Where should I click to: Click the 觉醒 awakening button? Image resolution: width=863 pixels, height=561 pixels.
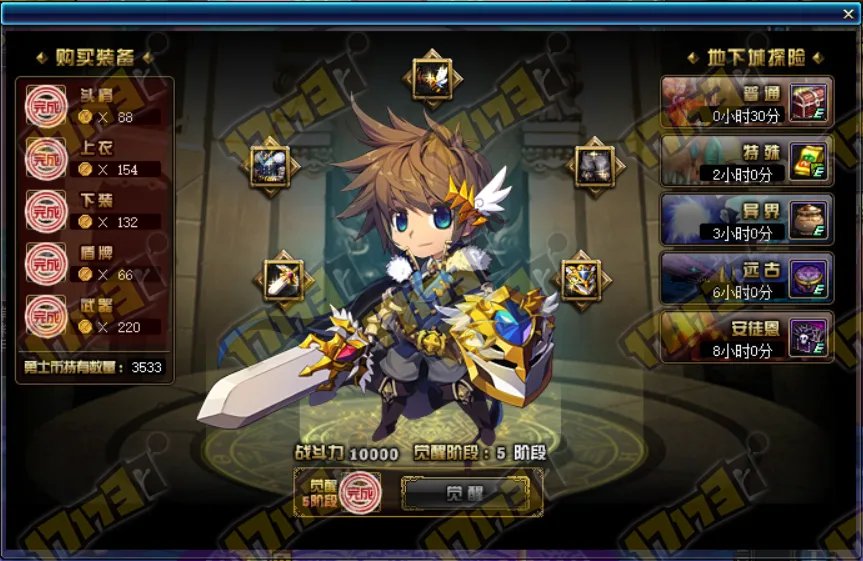tap(465, 494)
